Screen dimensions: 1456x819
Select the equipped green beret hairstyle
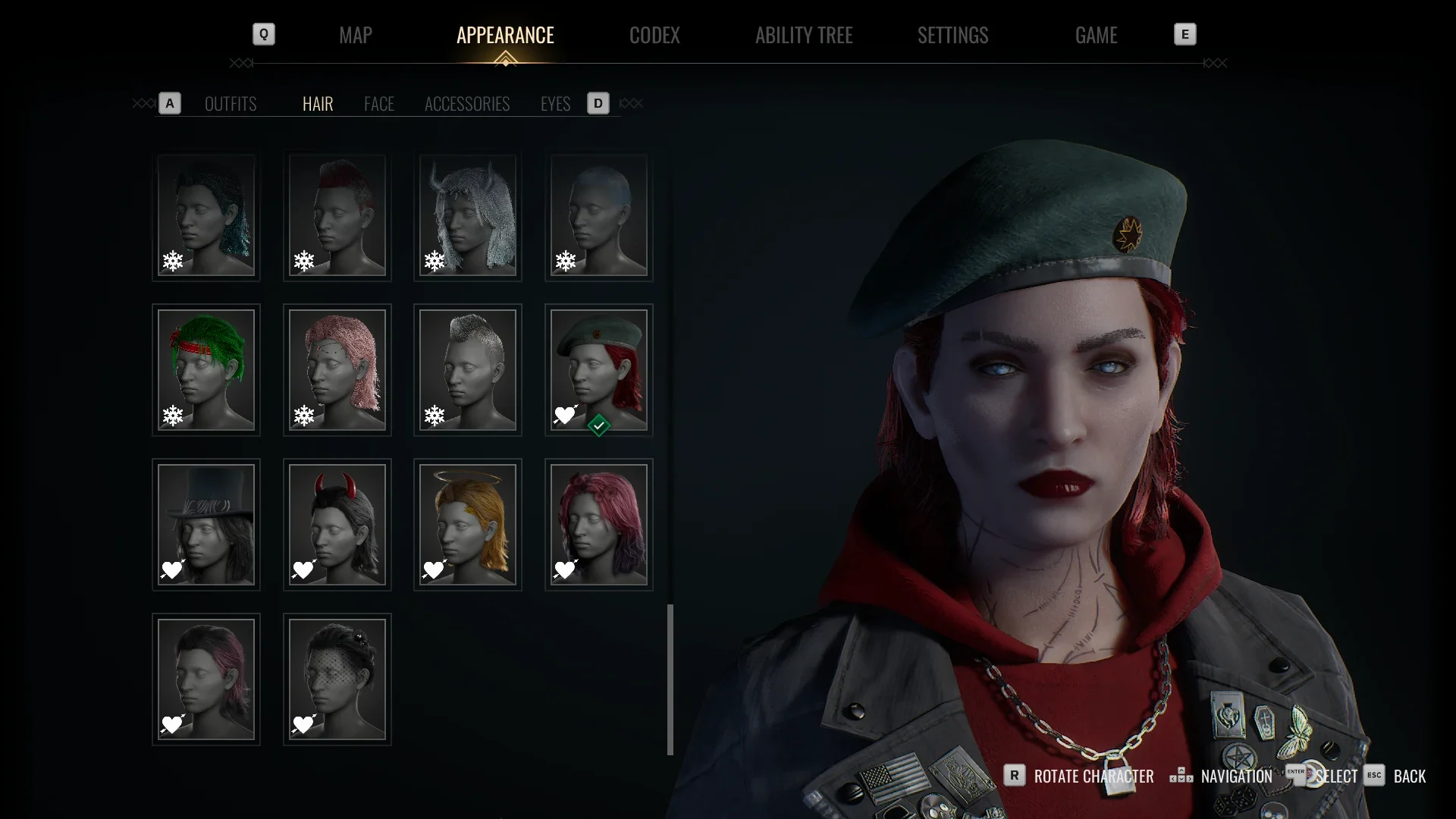tap(599, 370)
